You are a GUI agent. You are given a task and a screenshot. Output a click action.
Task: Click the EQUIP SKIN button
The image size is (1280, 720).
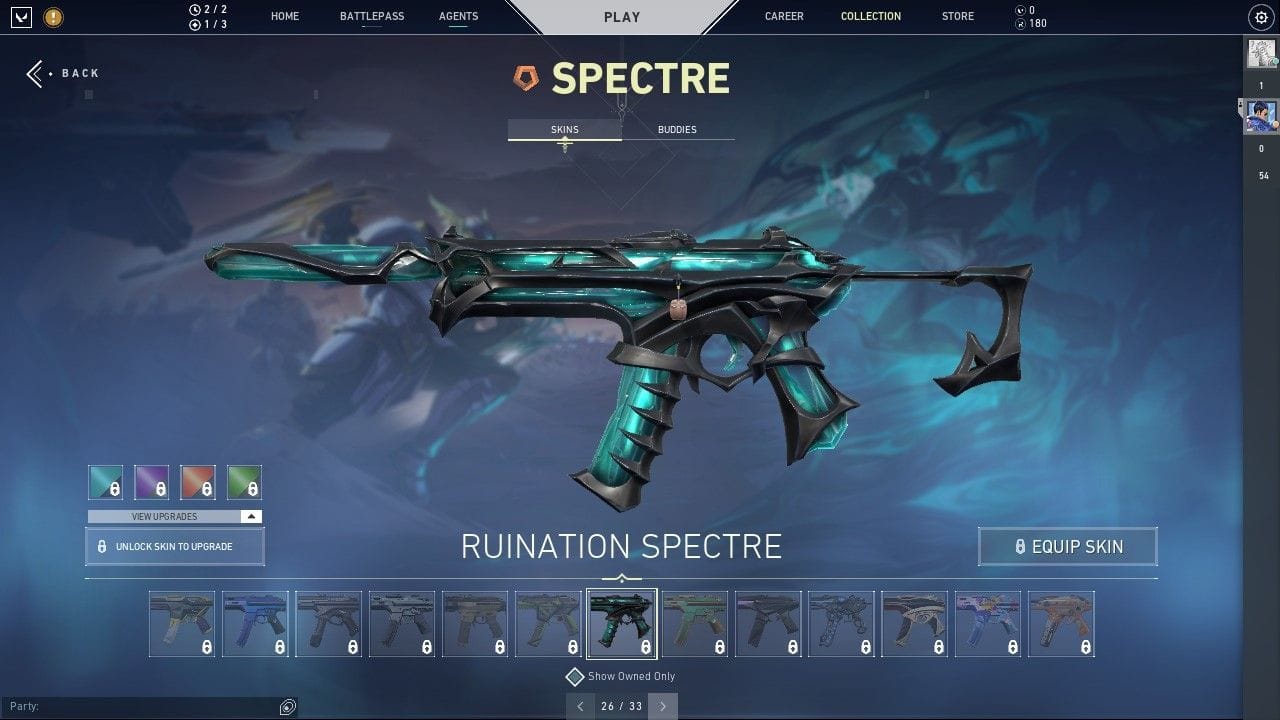point(1067,546)
